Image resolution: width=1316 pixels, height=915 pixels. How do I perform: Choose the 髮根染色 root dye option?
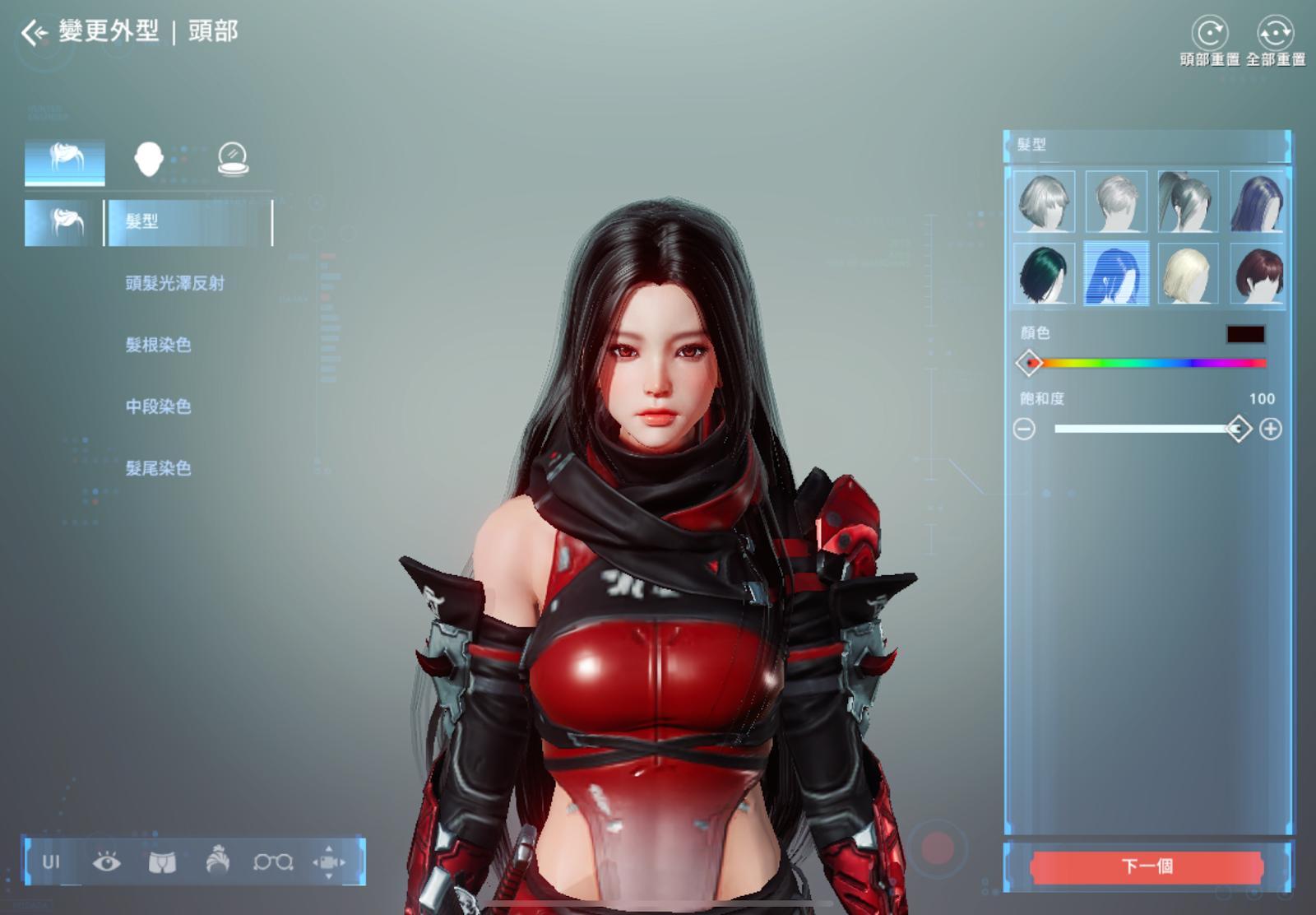pos(158,345)
